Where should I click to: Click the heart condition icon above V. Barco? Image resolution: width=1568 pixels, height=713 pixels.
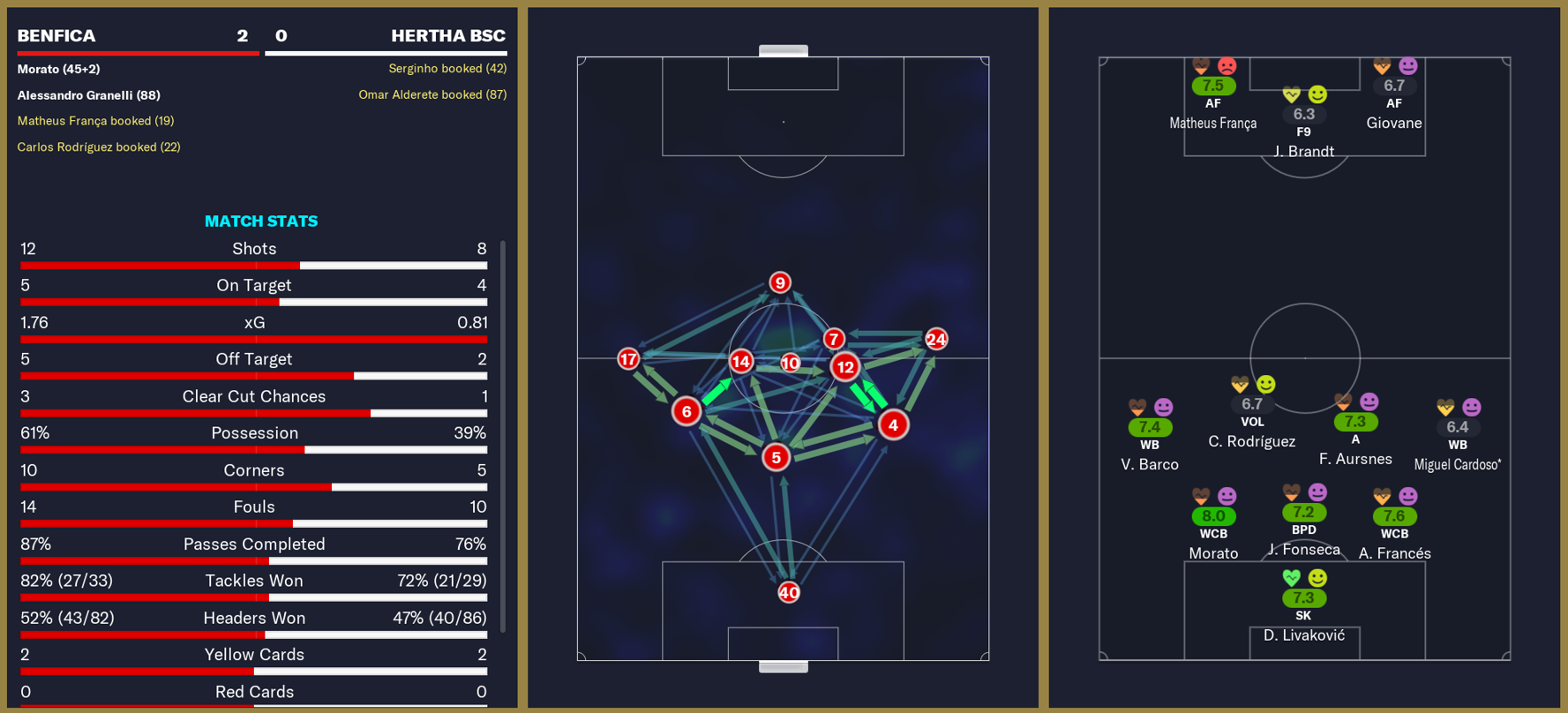click(1137, 407)
